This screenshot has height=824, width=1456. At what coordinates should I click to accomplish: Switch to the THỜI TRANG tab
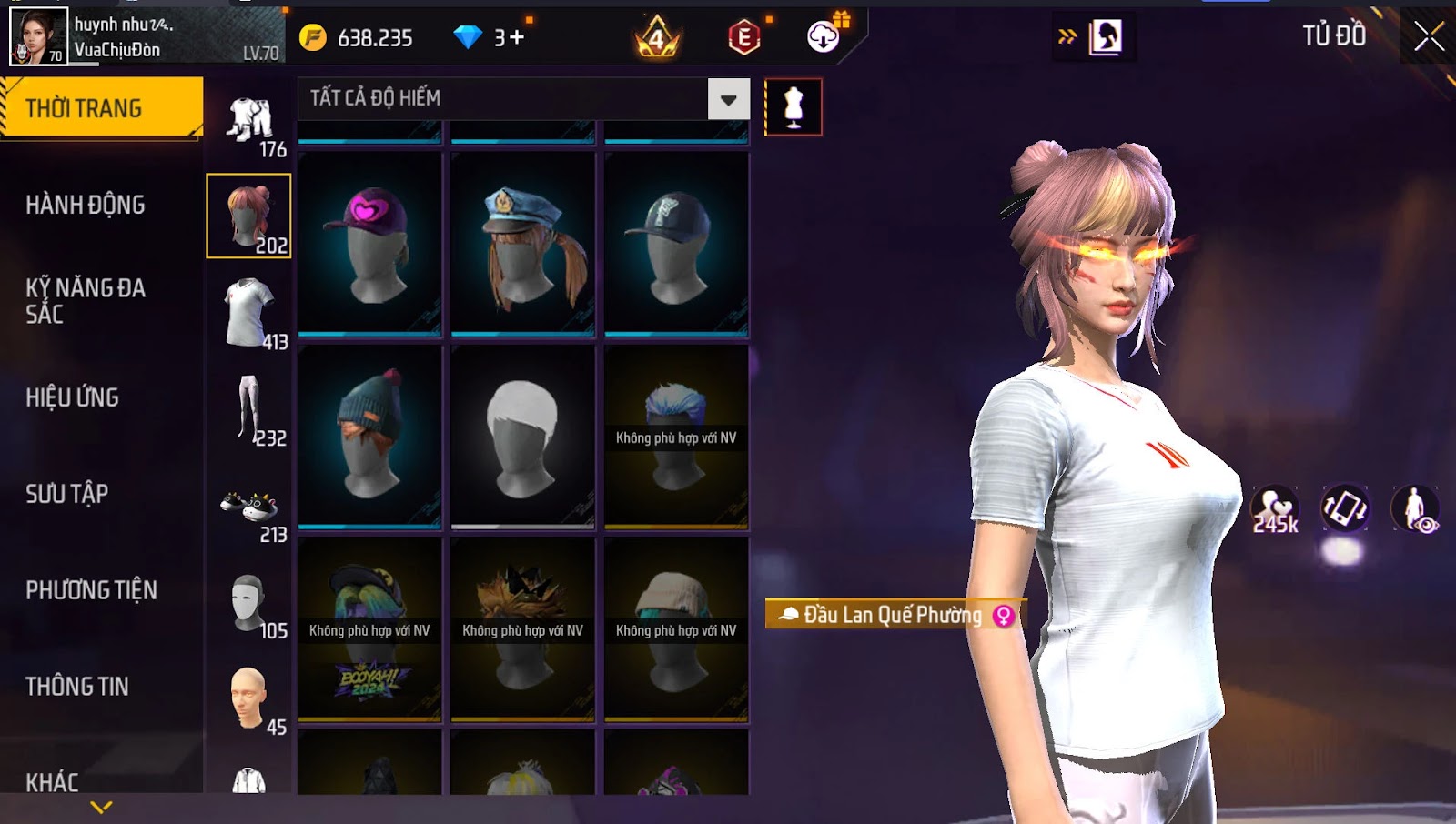pyautogui.click(x=101, y=108)
